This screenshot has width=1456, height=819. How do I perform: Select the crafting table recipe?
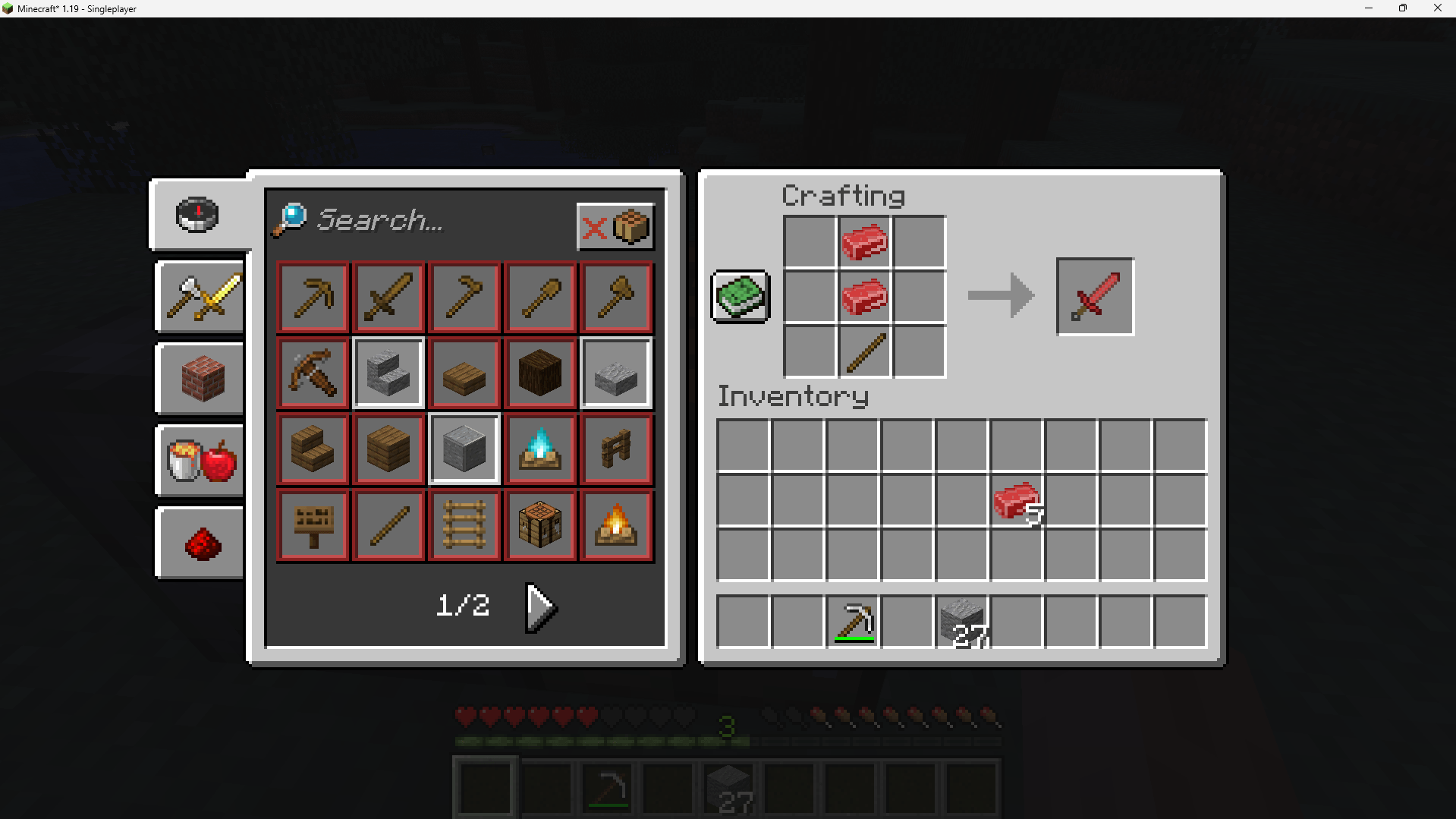coord(539,524)
